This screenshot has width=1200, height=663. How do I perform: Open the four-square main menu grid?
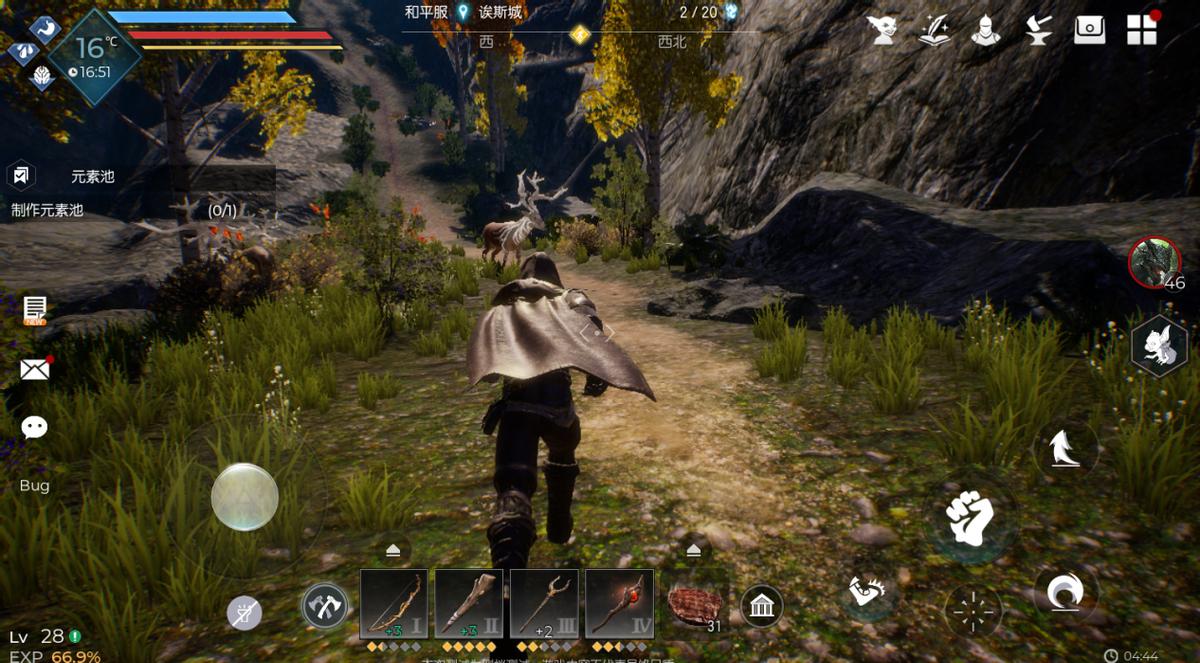point(1142,30)
